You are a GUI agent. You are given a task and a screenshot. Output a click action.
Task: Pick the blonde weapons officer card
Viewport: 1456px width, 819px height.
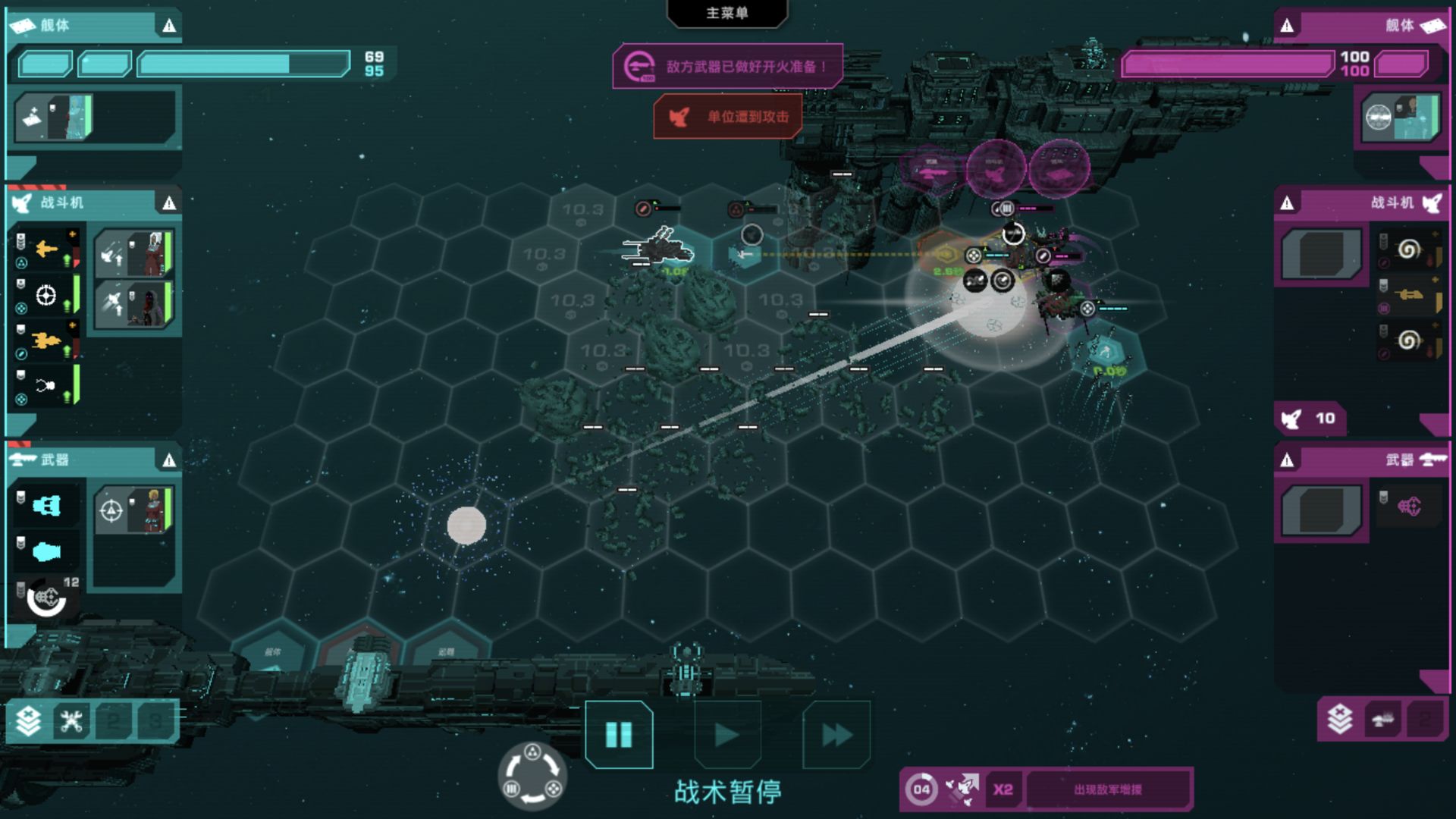point(135,510)
